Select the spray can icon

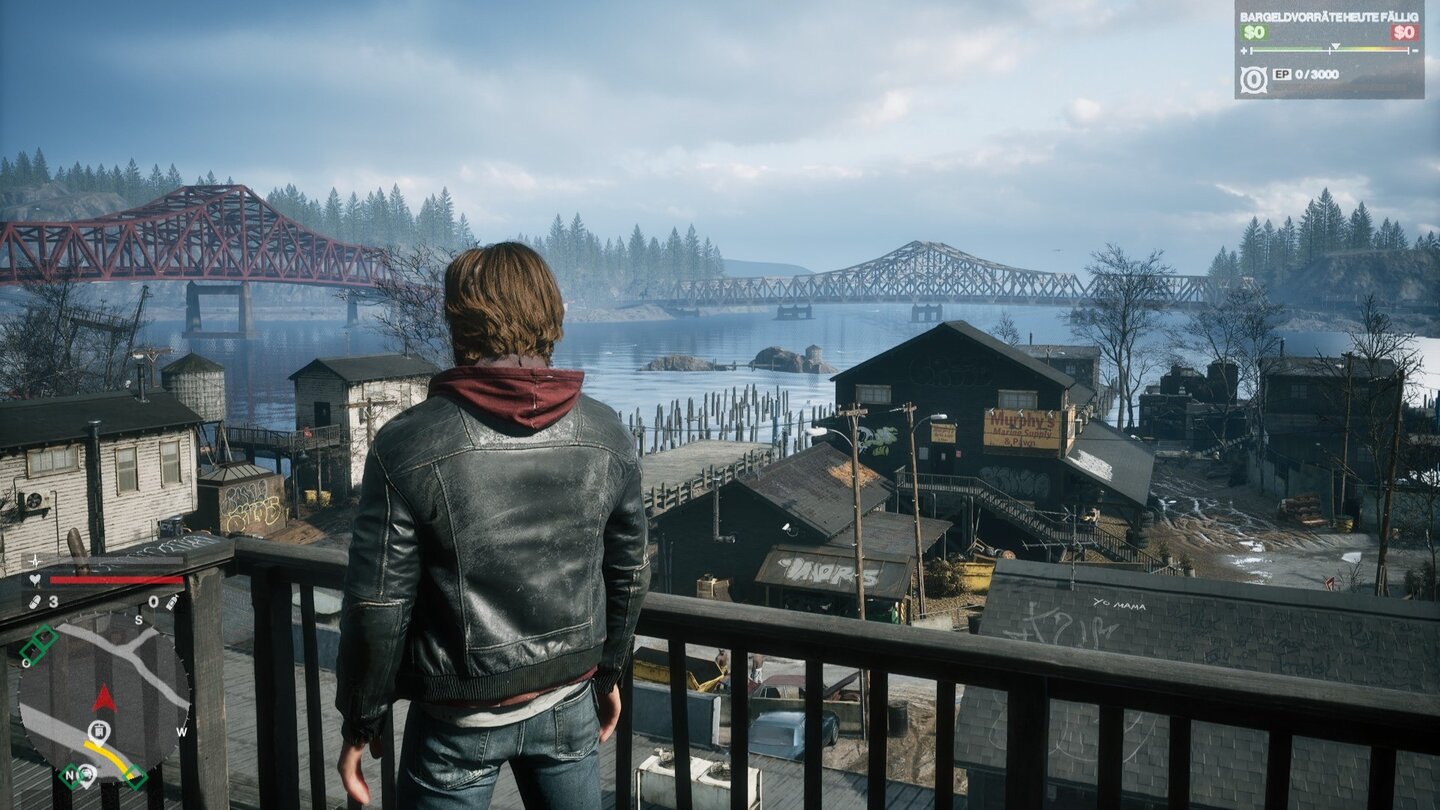pyautogui.click(x=171, y=602)
